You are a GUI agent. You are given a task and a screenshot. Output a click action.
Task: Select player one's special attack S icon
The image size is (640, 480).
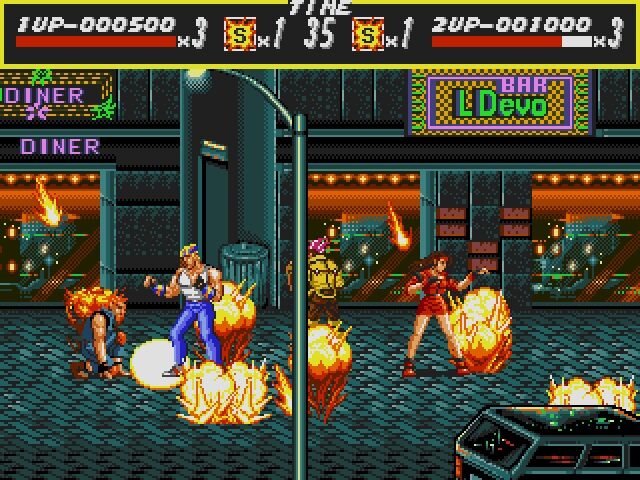click(x=240, y=36)
